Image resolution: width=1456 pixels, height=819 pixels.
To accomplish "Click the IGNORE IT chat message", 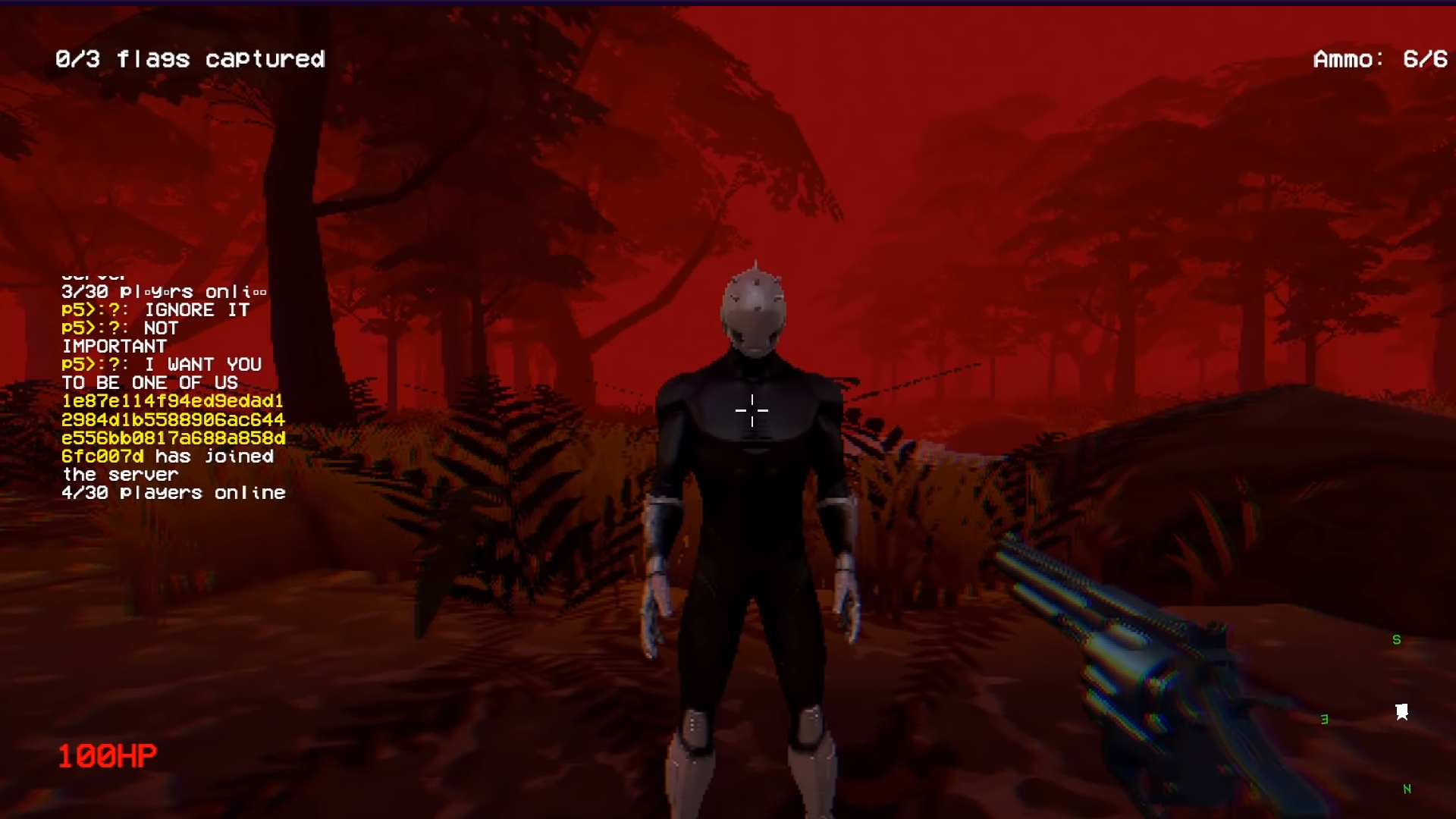I will [x=198, y=309].
